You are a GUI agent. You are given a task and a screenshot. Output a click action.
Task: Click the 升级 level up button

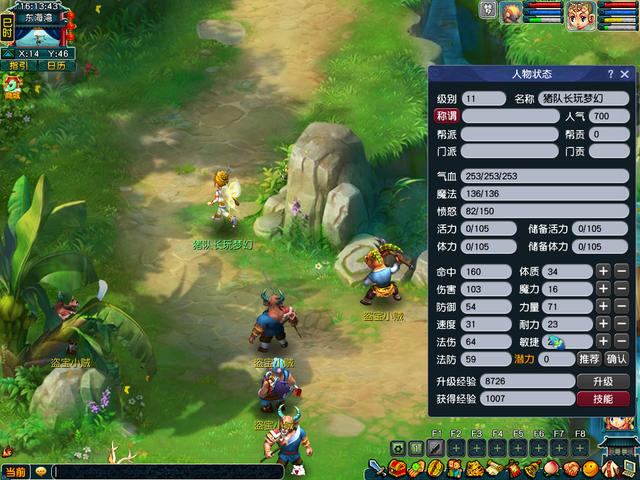[x=603, y=382]
